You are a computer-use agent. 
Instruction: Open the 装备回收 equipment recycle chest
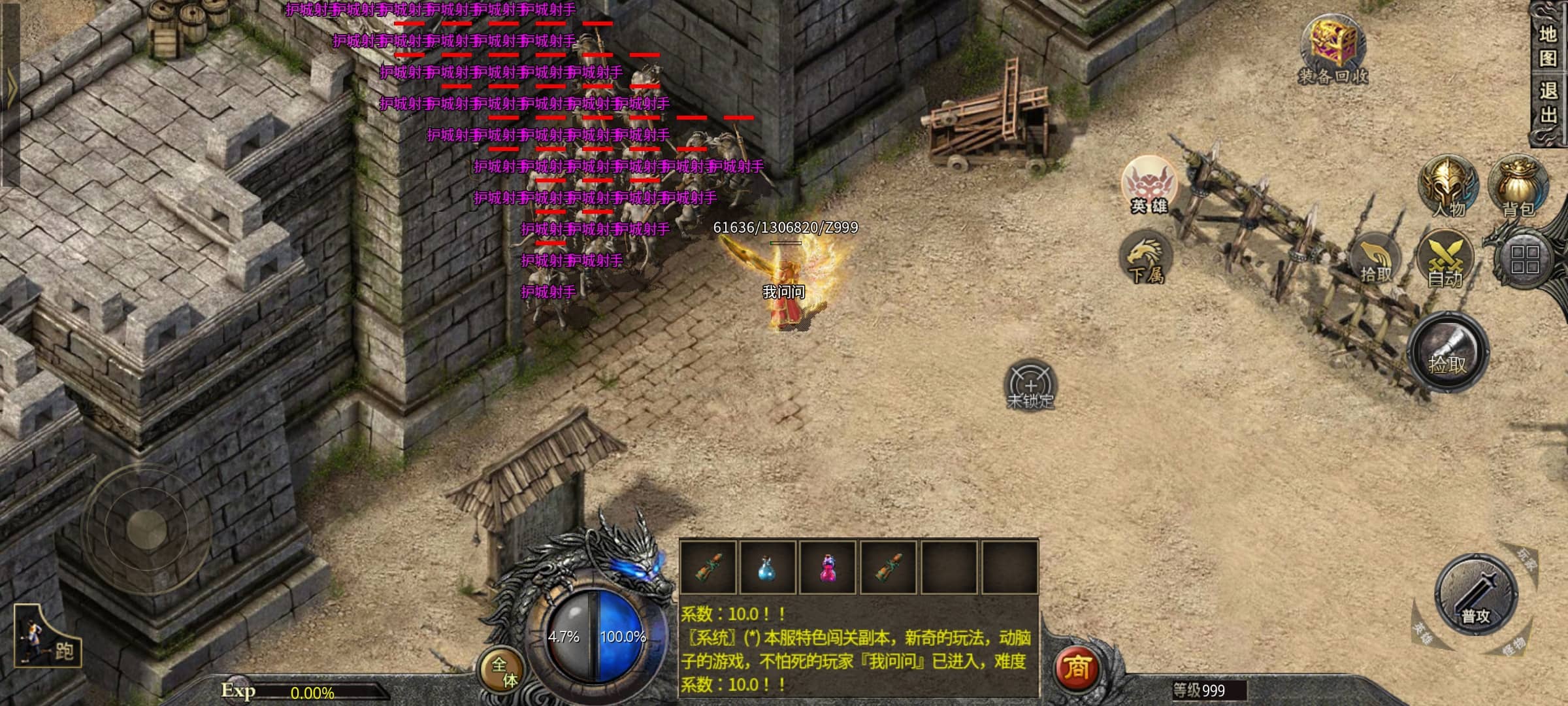[x=1333, y=49]
